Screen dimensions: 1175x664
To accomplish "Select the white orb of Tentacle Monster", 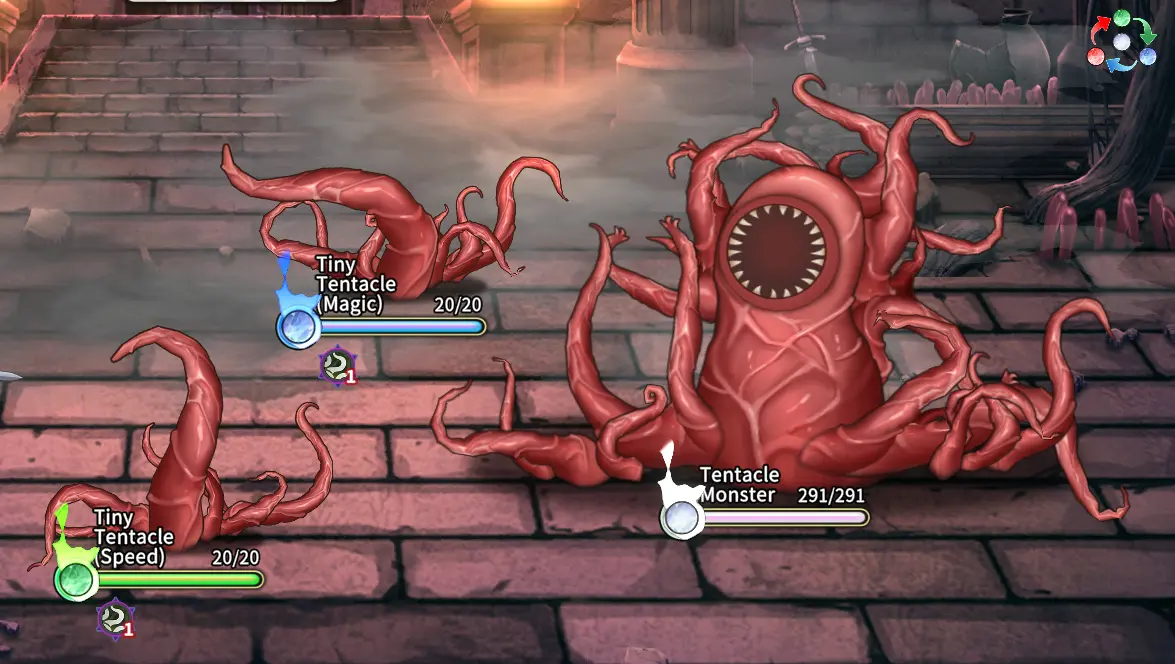I will click(x=681, y=518).
